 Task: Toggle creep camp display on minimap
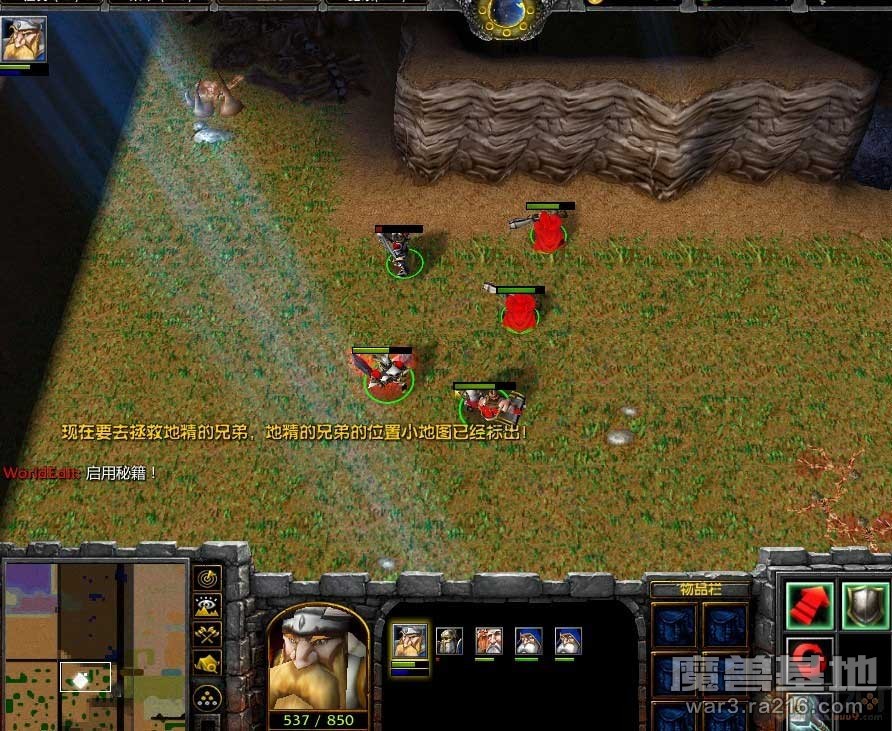207,663
